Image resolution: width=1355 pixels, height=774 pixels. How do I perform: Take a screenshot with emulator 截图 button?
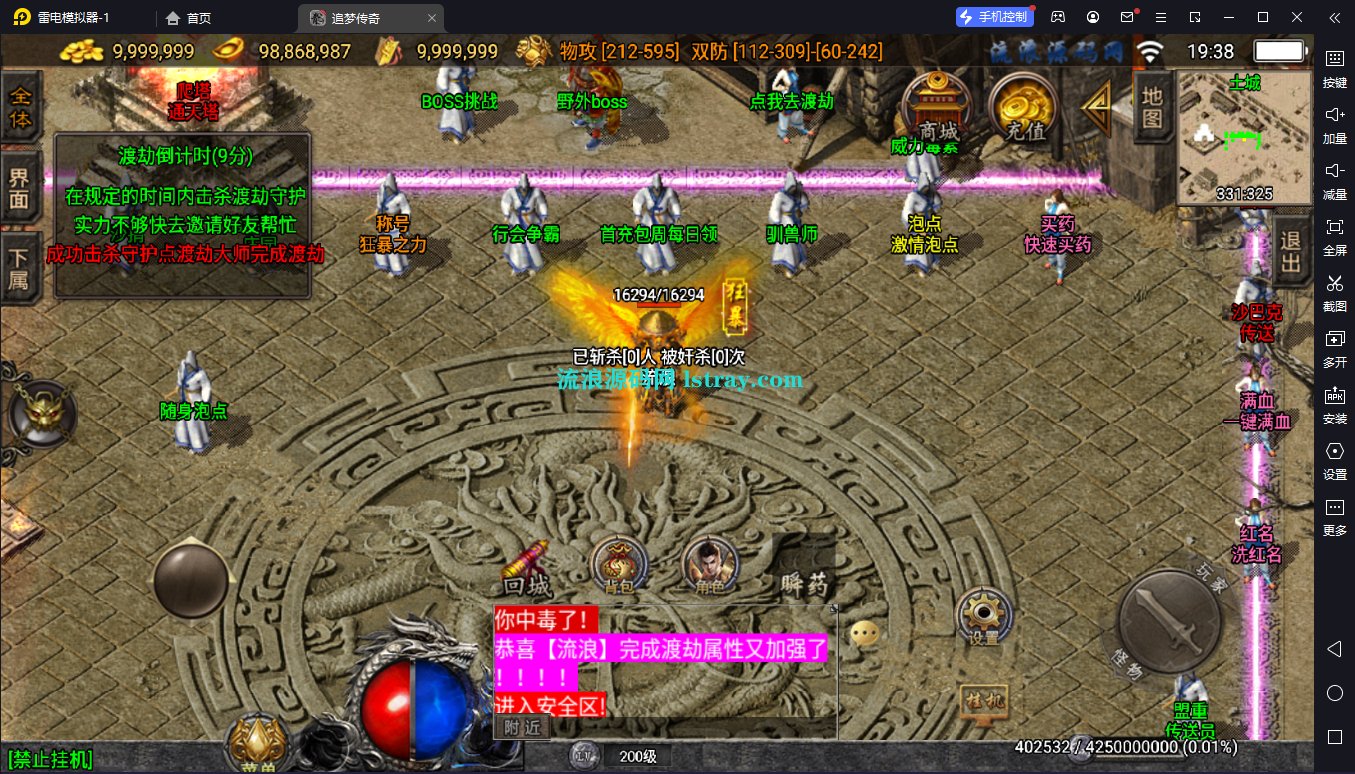[x=1334, y=291]
